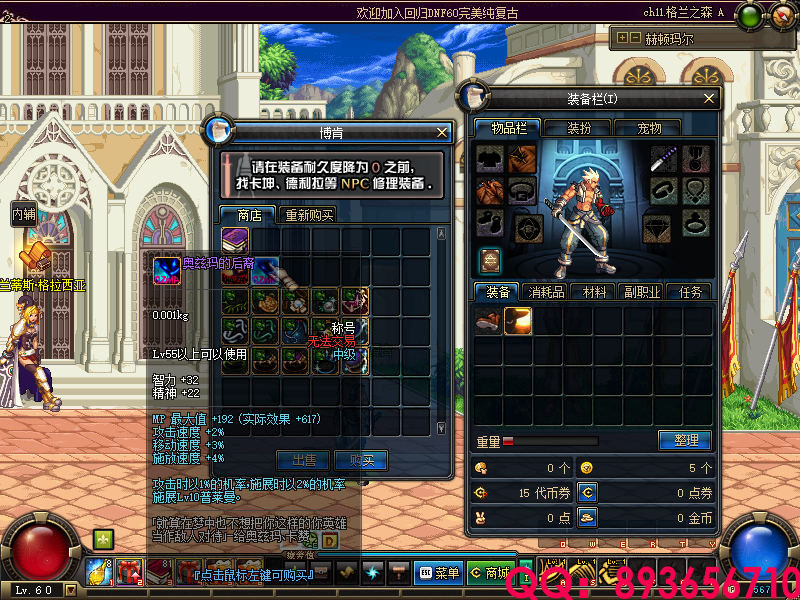Click the 出售 sell button

click(303, 460)
